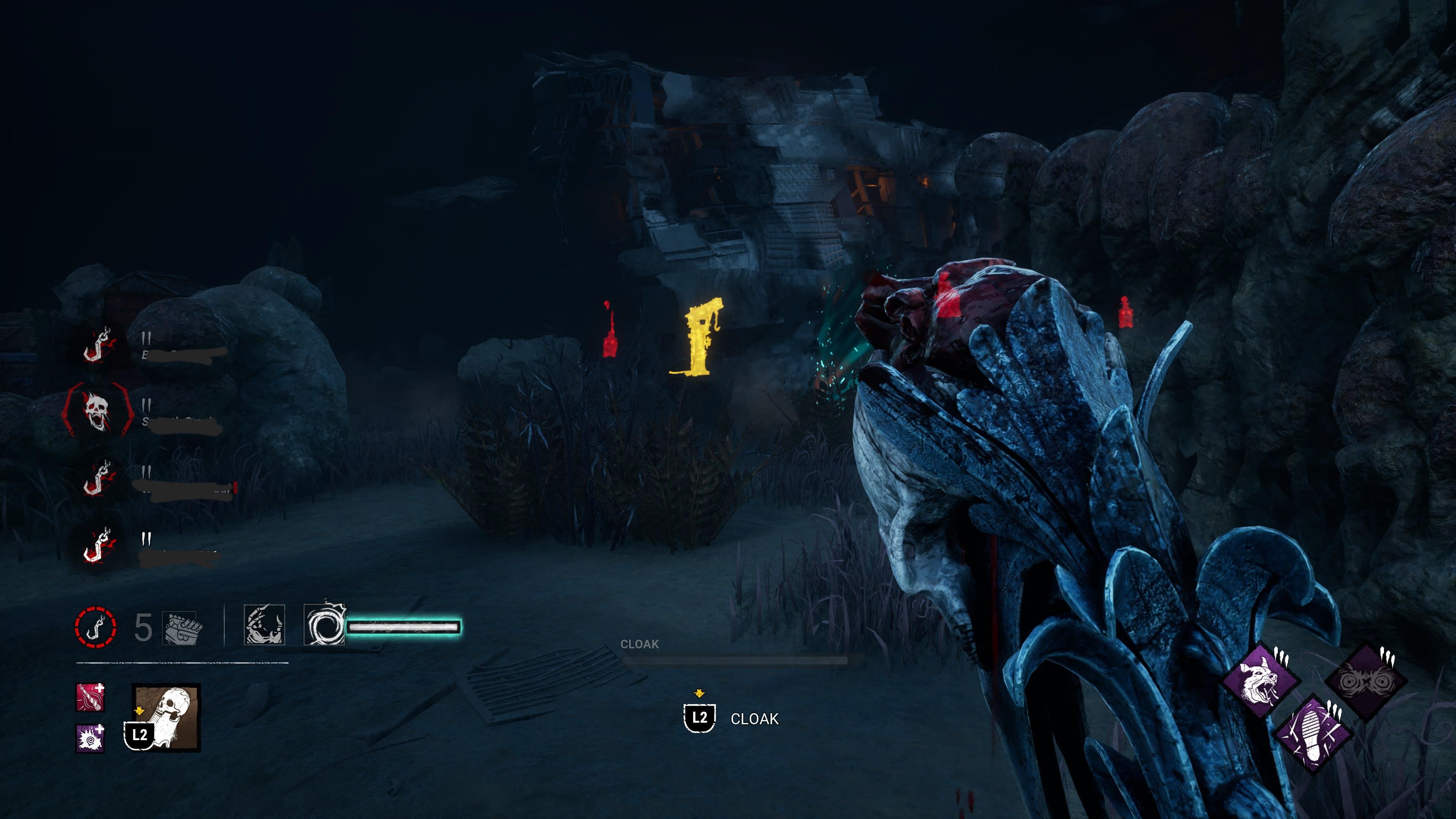Image resolution: width=1456 pixels, height=819 pixels.
Task: Click the red rope add-on icon
Action: (x=90, y=698)
